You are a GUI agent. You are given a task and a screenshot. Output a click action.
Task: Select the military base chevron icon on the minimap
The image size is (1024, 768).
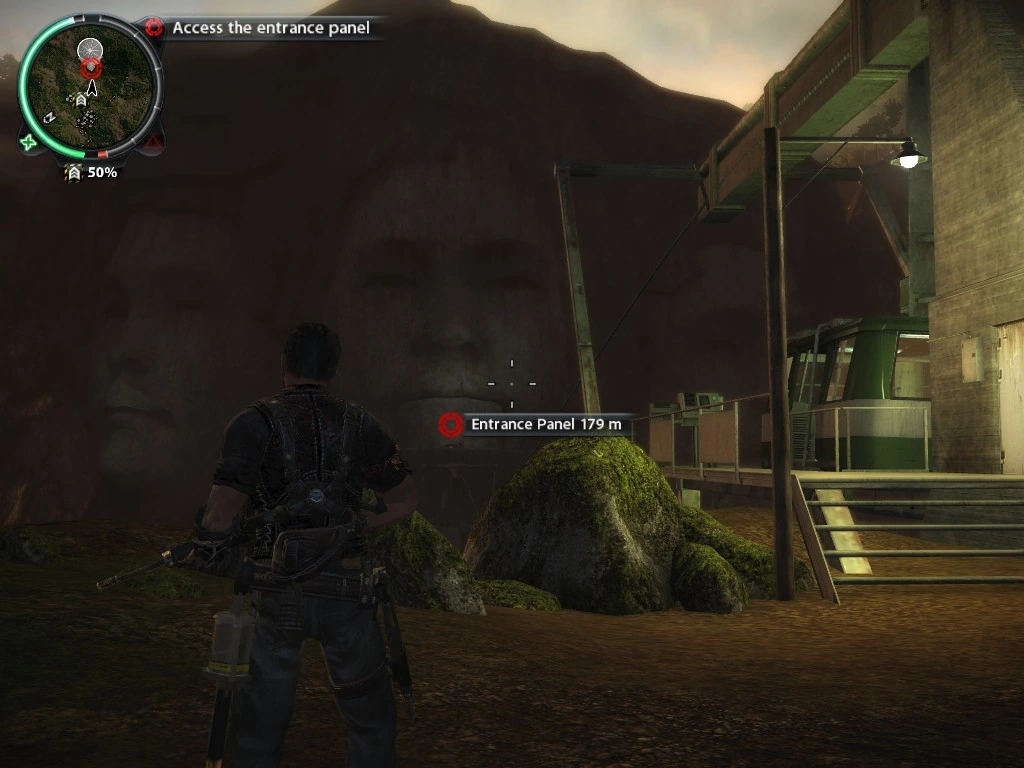pyautogui.click(x=80, y=100)
